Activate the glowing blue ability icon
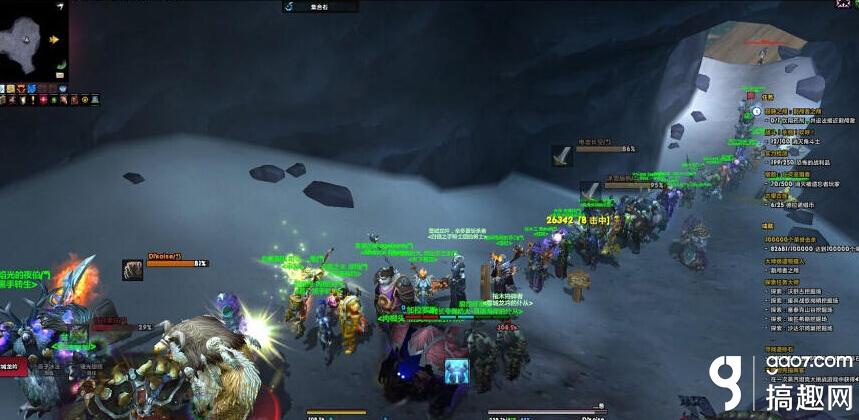The height and width of the screenshot is (420, 859). point(456,369)
